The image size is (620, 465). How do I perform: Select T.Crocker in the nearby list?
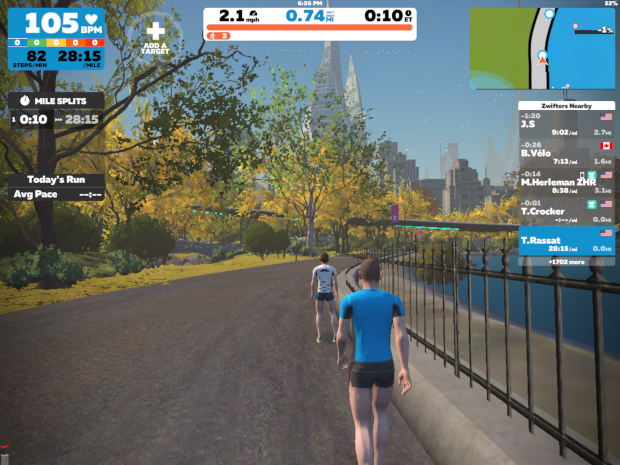[x=566, y=209]
